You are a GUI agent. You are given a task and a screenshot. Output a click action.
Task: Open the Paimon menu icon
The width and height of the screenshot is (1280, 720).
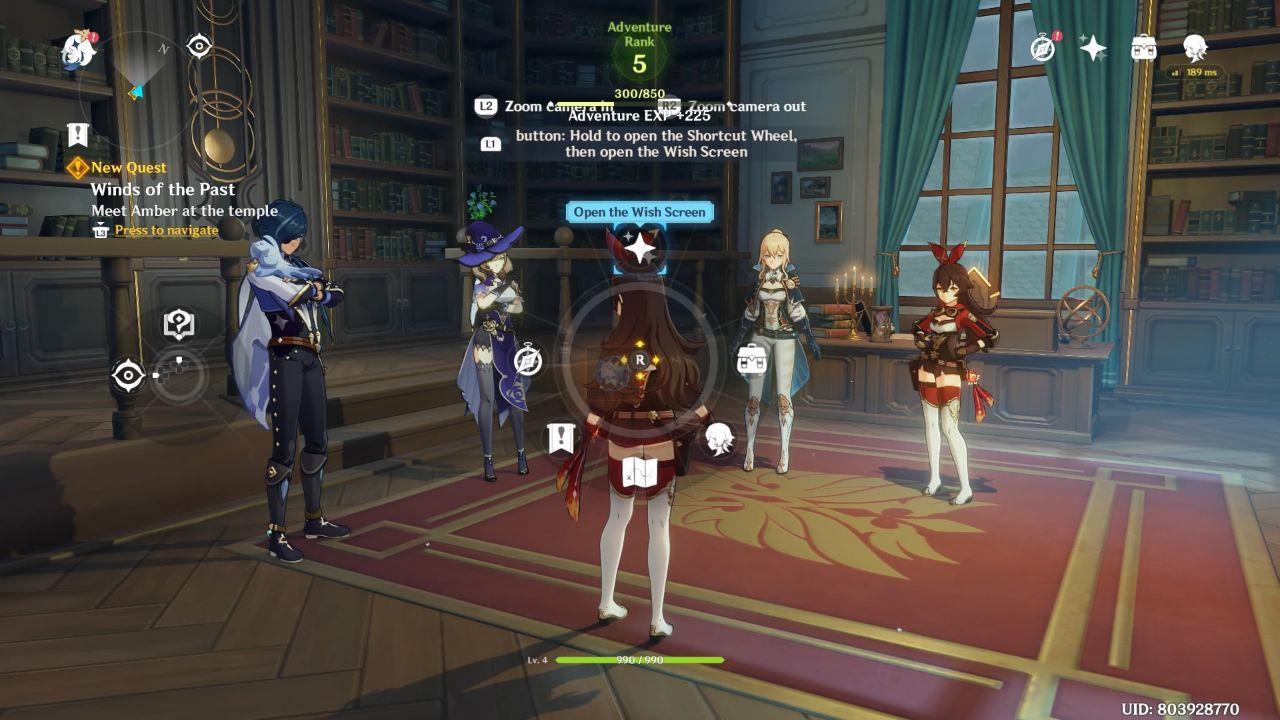tap(78, 48)
